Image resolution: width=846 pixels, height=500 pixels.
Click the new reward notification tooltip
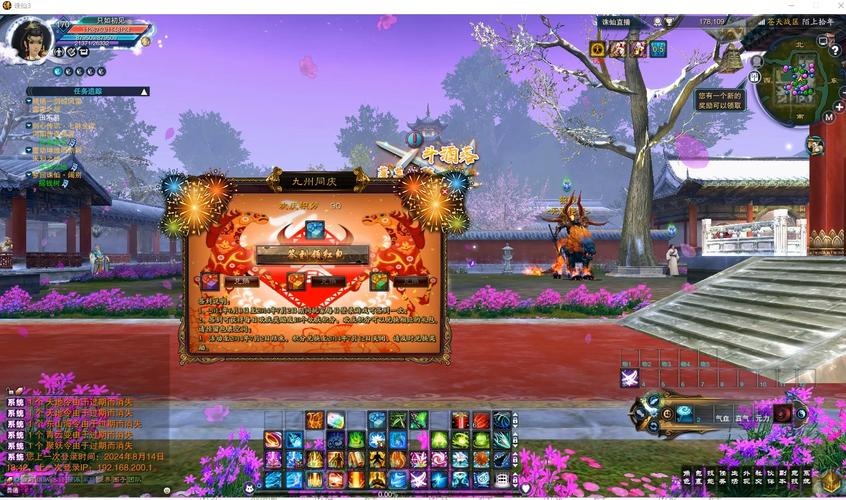720,100
